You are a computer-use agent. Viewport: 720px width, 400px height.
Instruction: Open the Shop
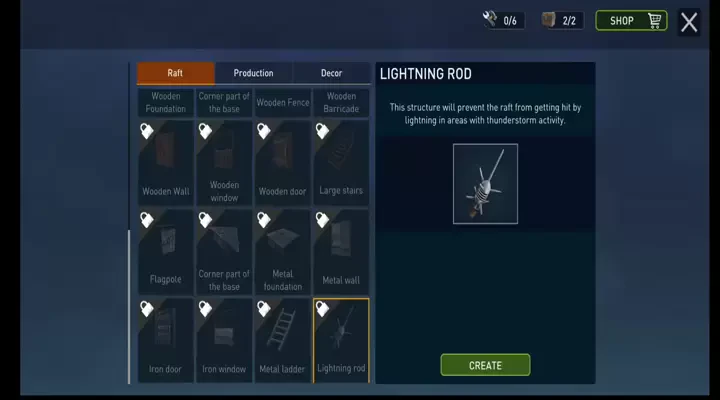631,21
